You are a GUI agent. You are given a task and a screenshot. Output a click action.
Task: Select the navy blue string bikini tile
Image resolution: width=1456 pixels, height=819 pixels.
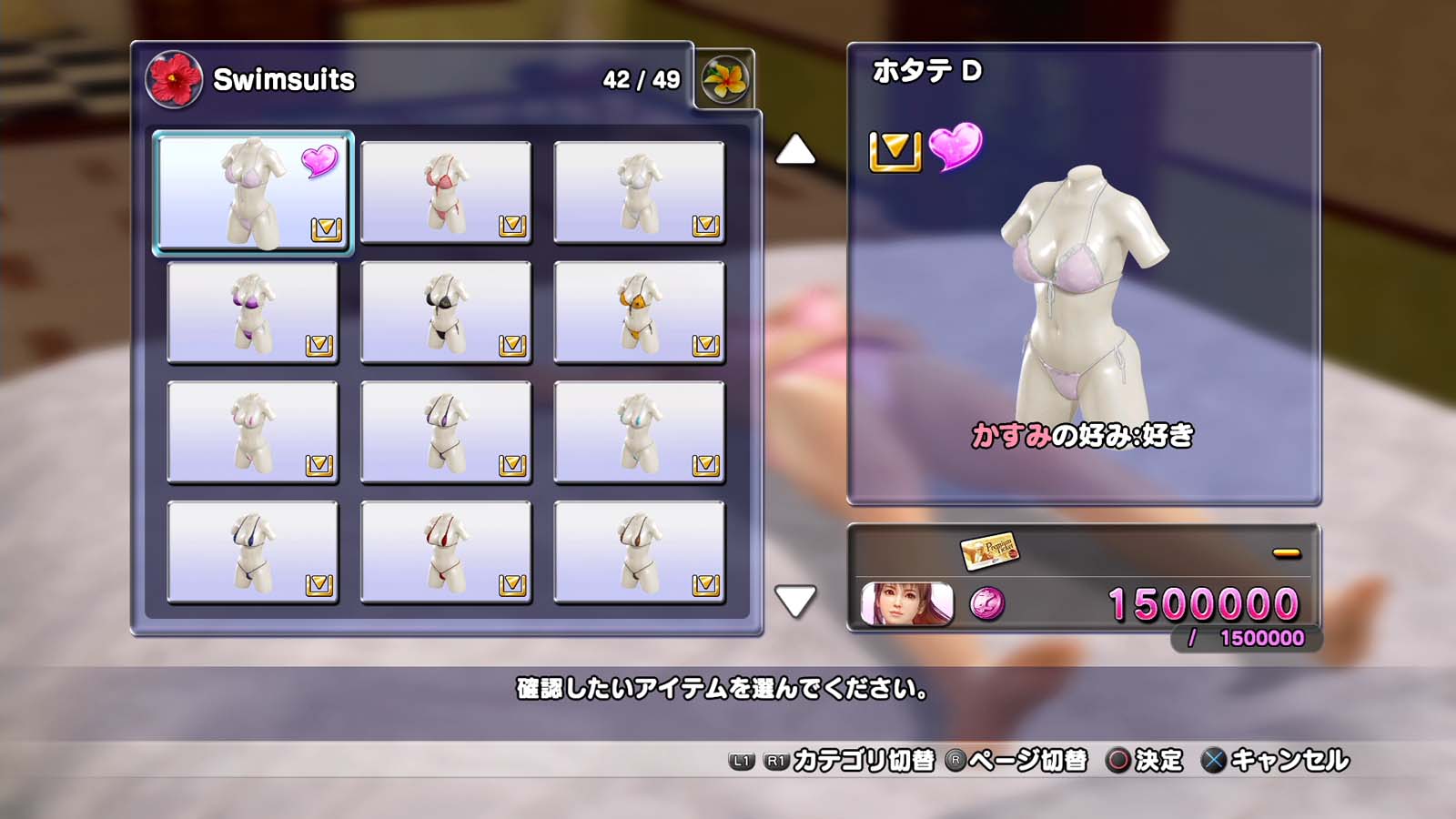tap(252, 552)
